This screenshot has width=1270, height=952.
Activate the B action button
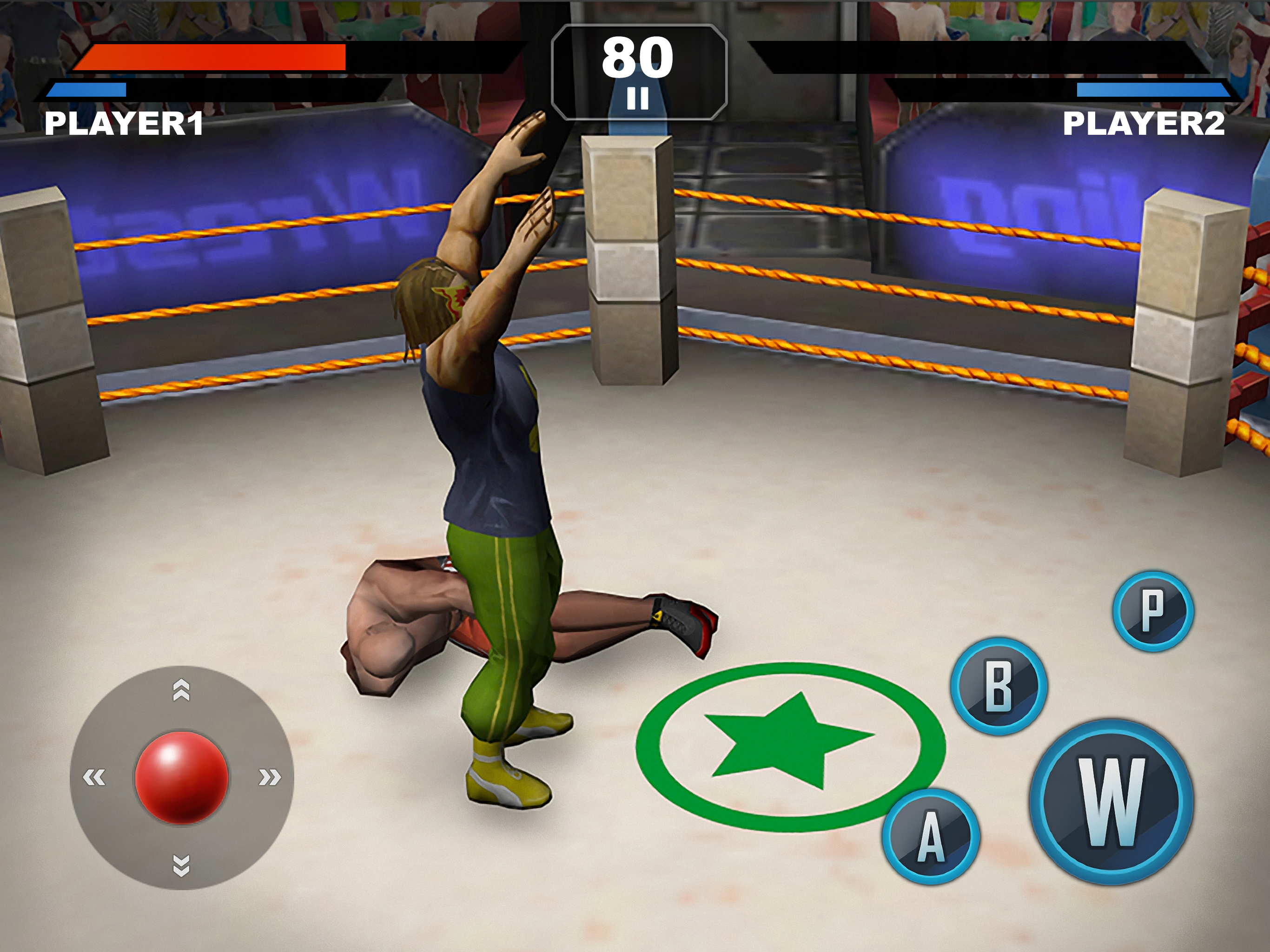tap(999, 686)
